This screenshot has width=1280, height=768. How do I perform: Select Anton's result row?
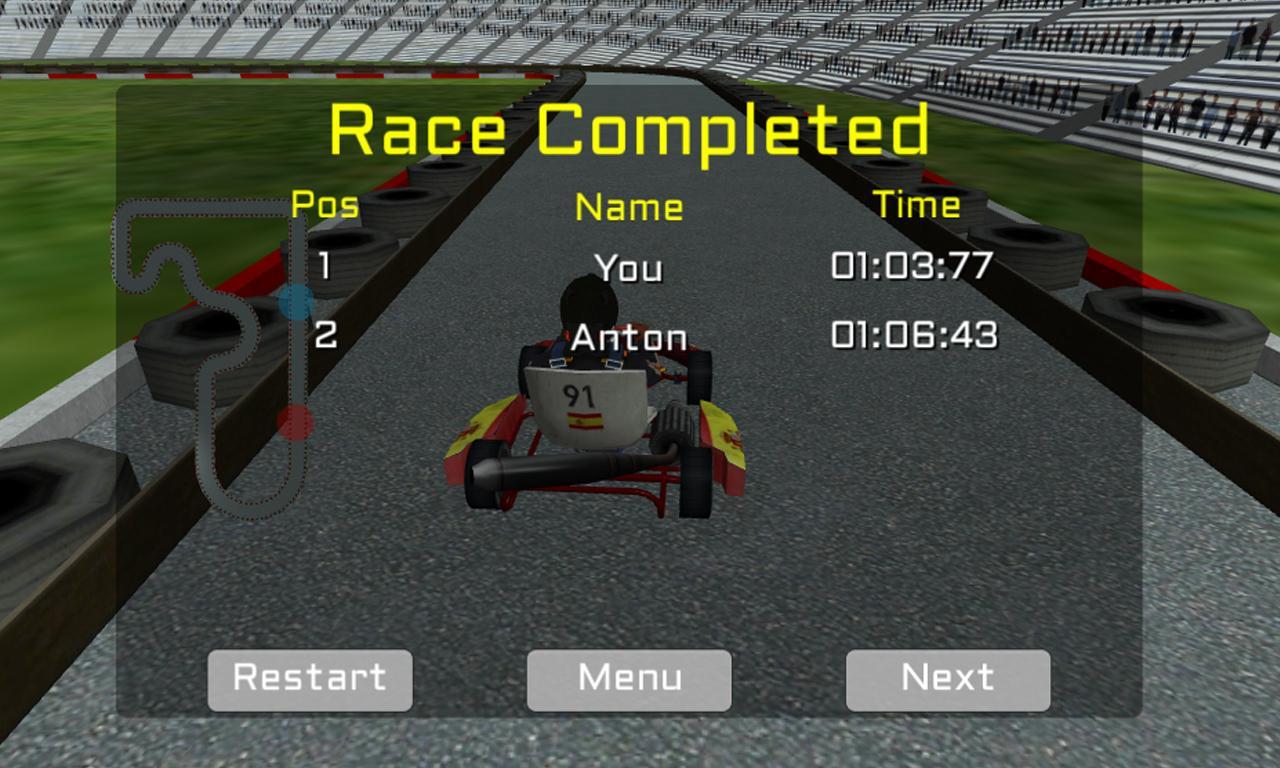point(628,337)
